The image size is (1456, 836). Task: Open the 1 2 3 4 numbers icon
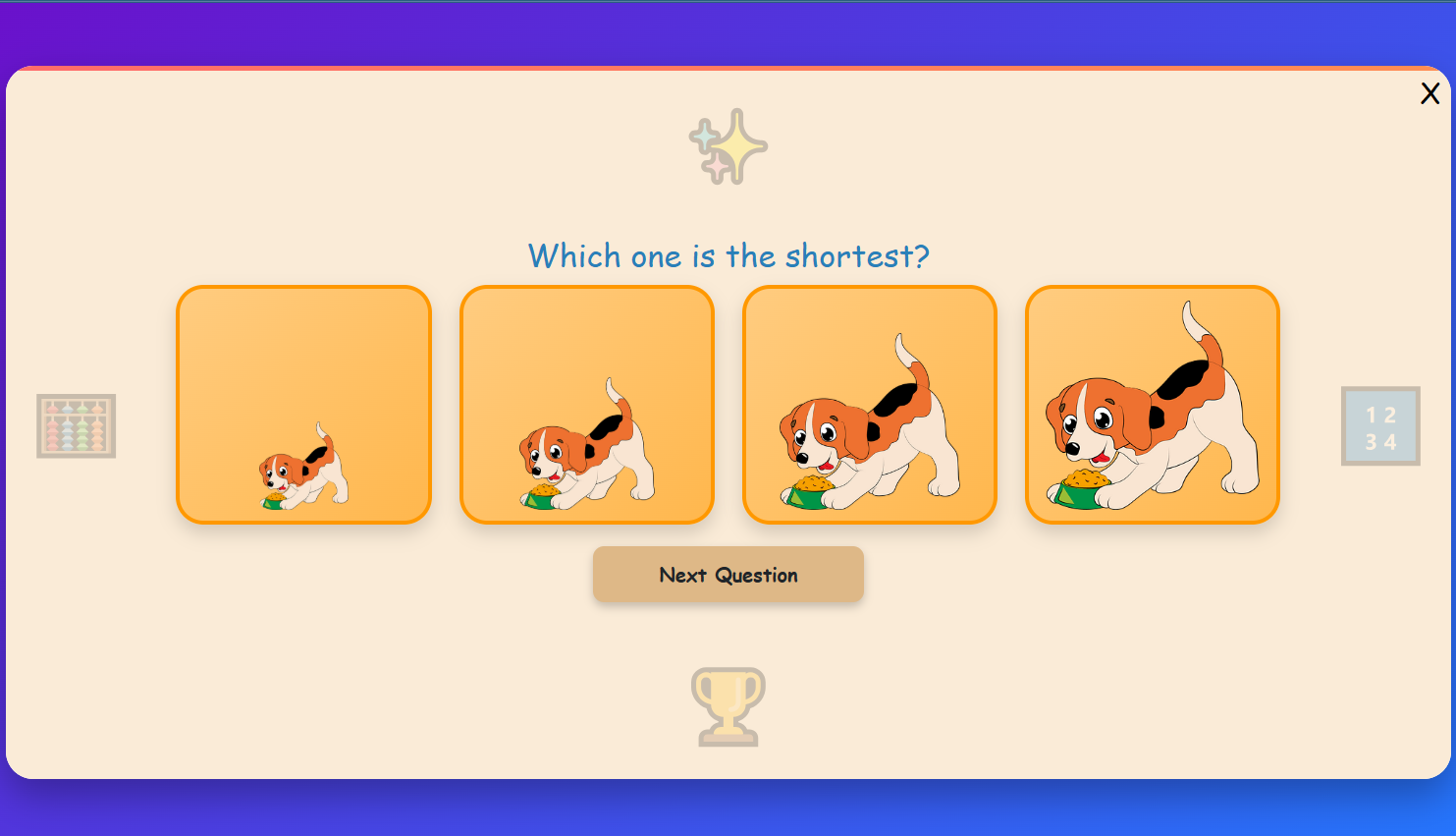pos(1380,426)
